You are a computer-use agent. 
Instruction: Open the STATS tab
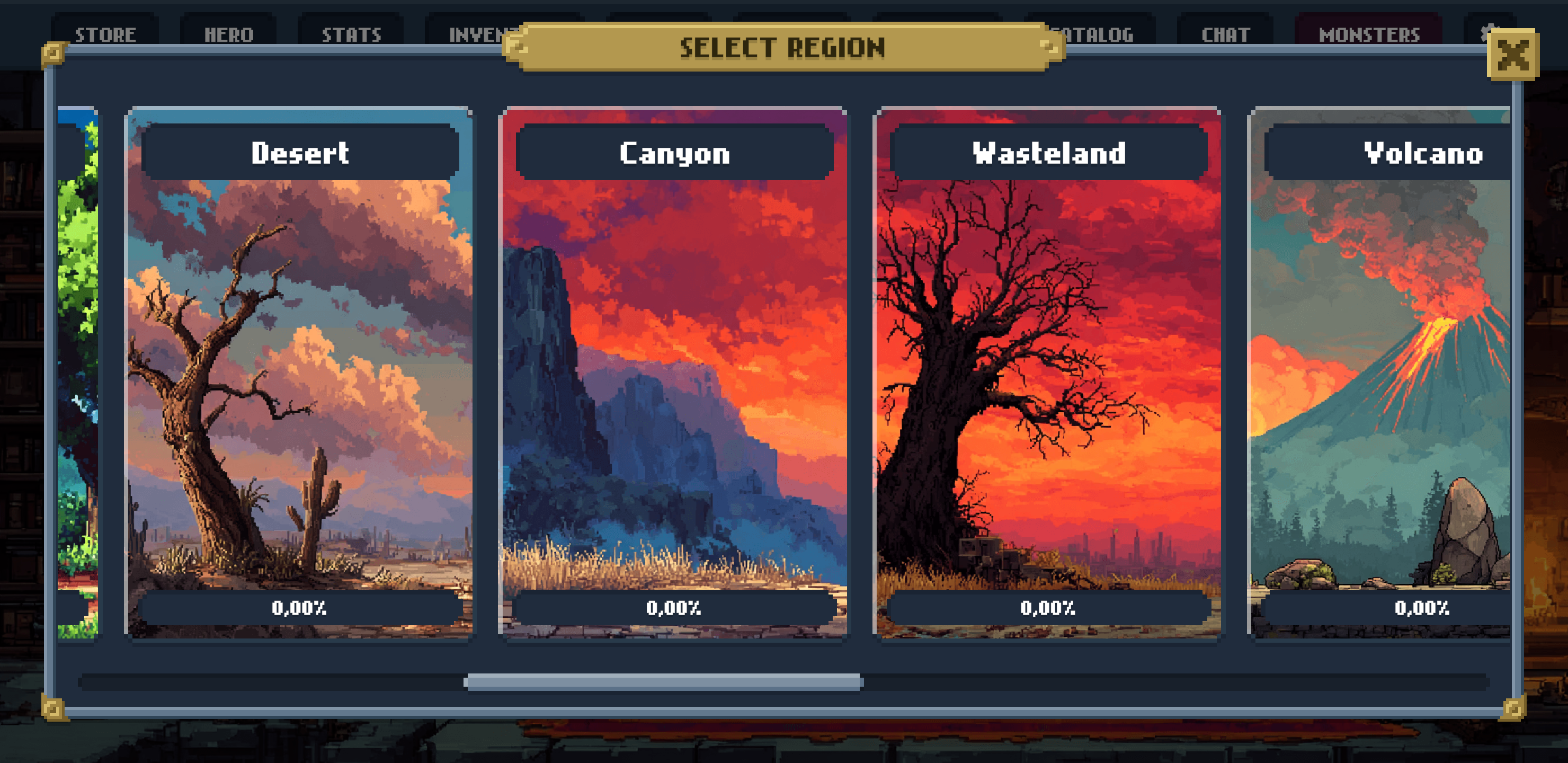coord(352,35)
